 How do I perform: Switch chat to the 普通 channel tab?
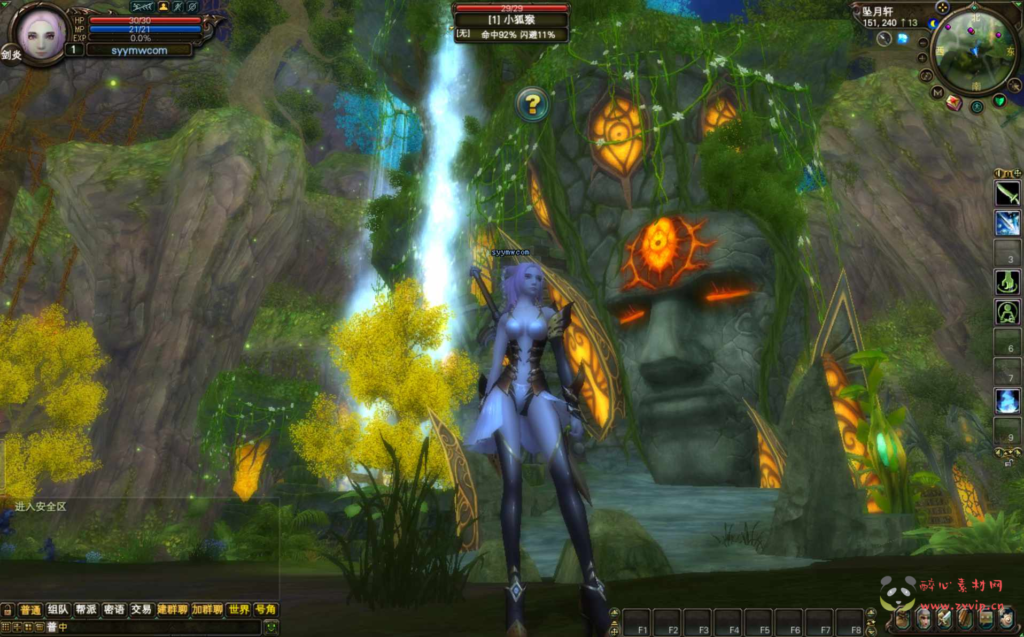(31, 609)
